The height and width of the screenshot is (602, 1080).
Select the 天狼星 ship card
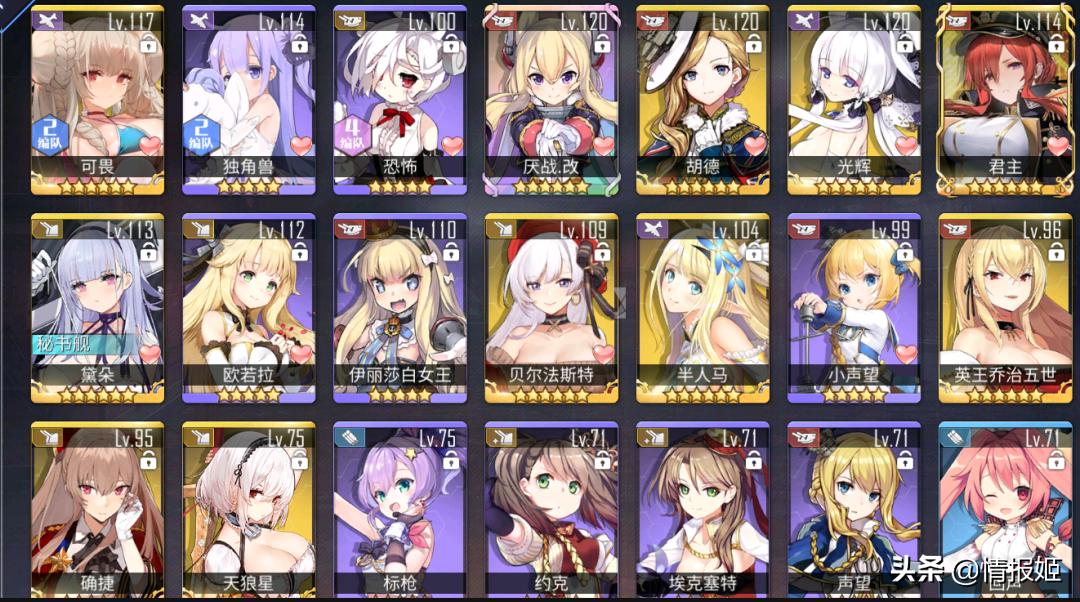pyautogui.click(x=248, y=510)
